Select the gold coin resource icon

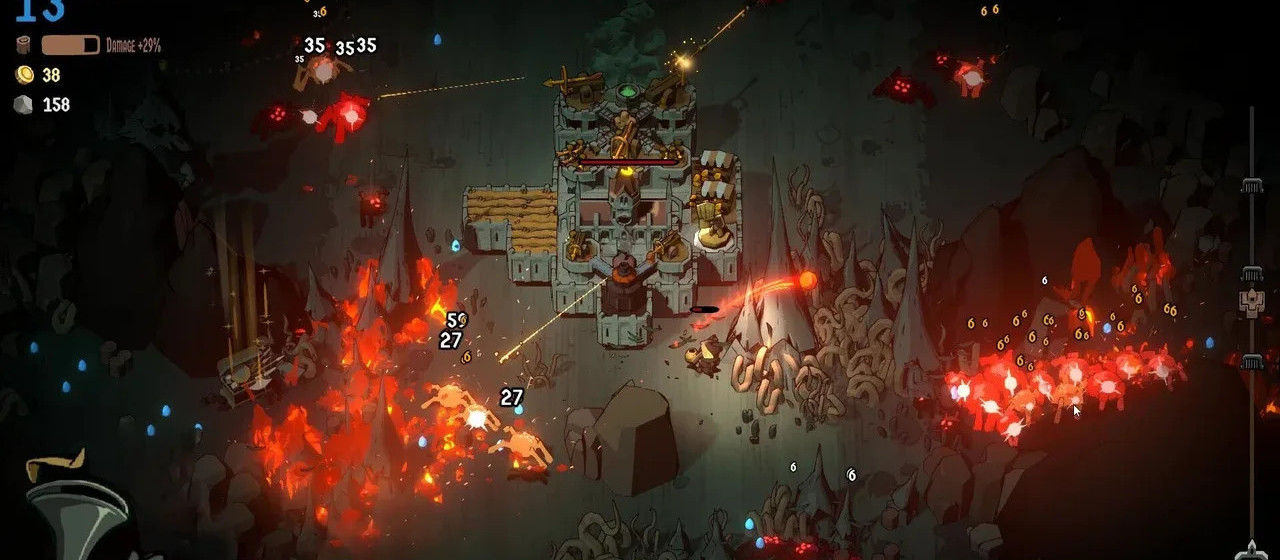(23, 74)
